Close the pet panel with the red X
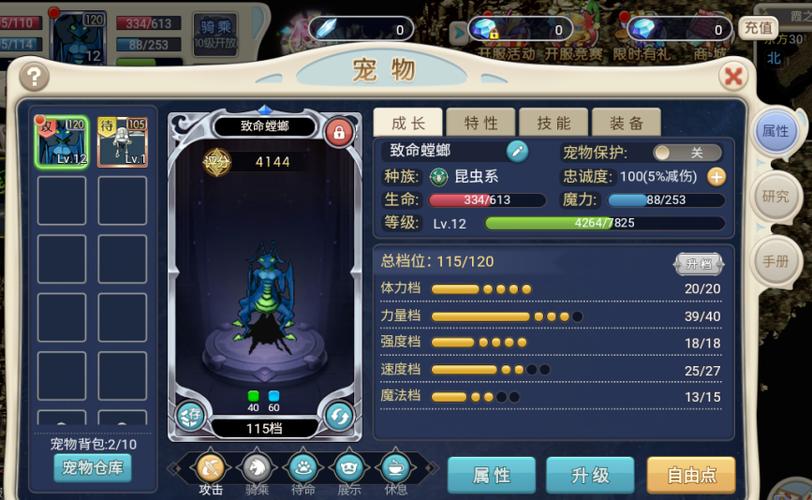The width and height of the screenshot is (812, 500). point(734,76)
